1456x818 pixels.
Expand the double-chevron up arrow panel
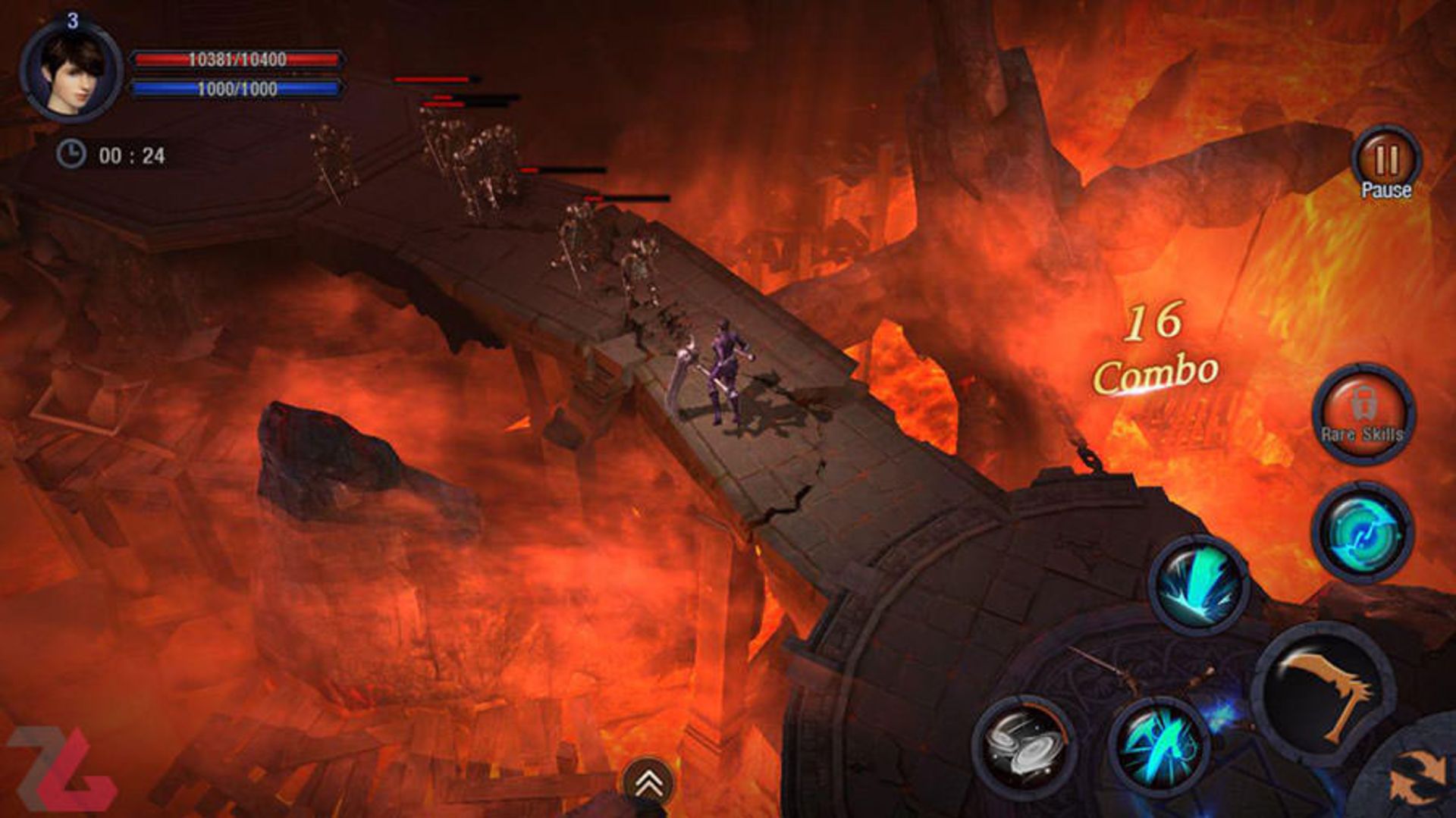[648, 782]
